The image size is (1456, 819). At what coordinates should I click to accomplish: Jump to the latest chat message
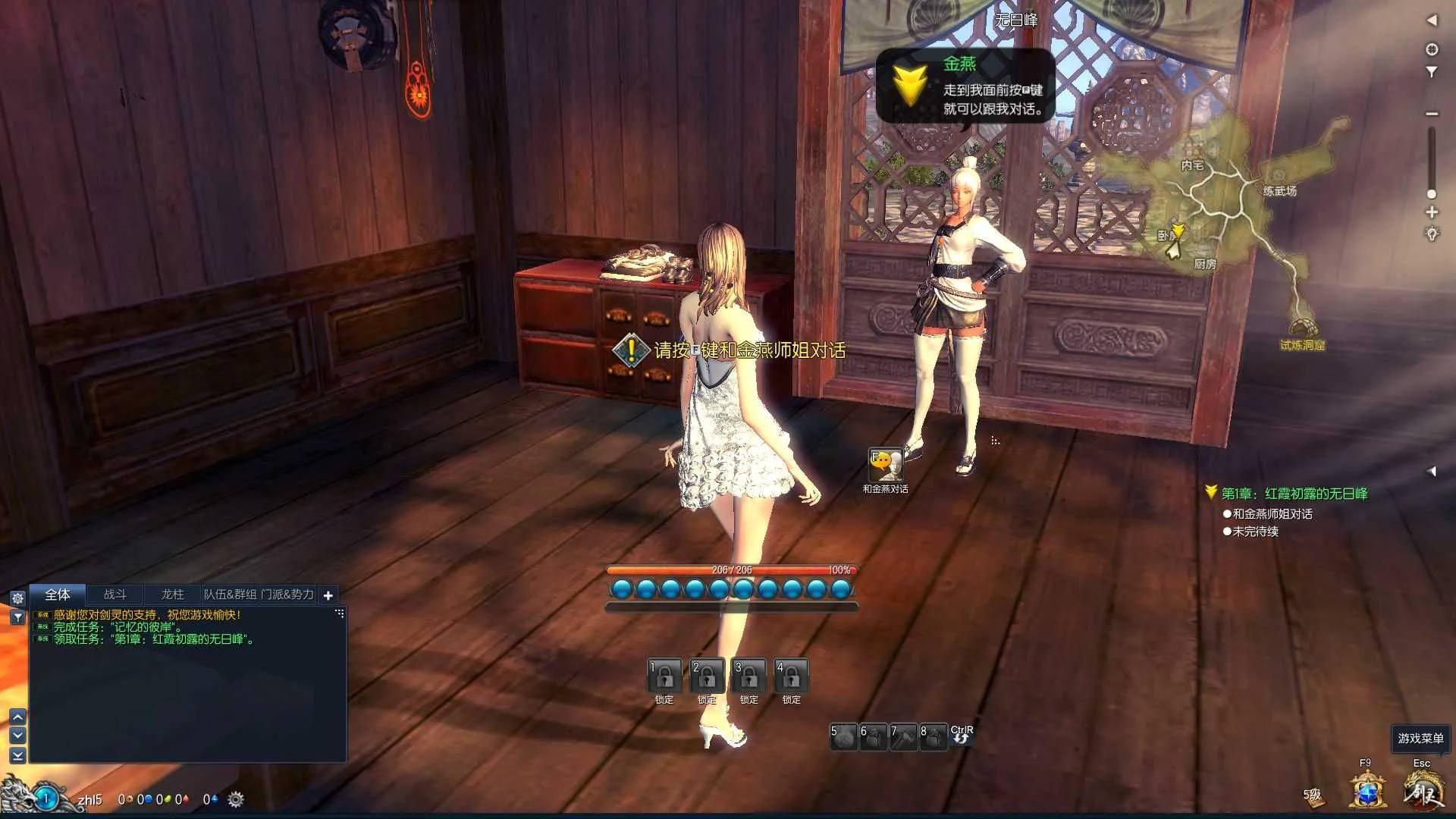coord(17,755)
